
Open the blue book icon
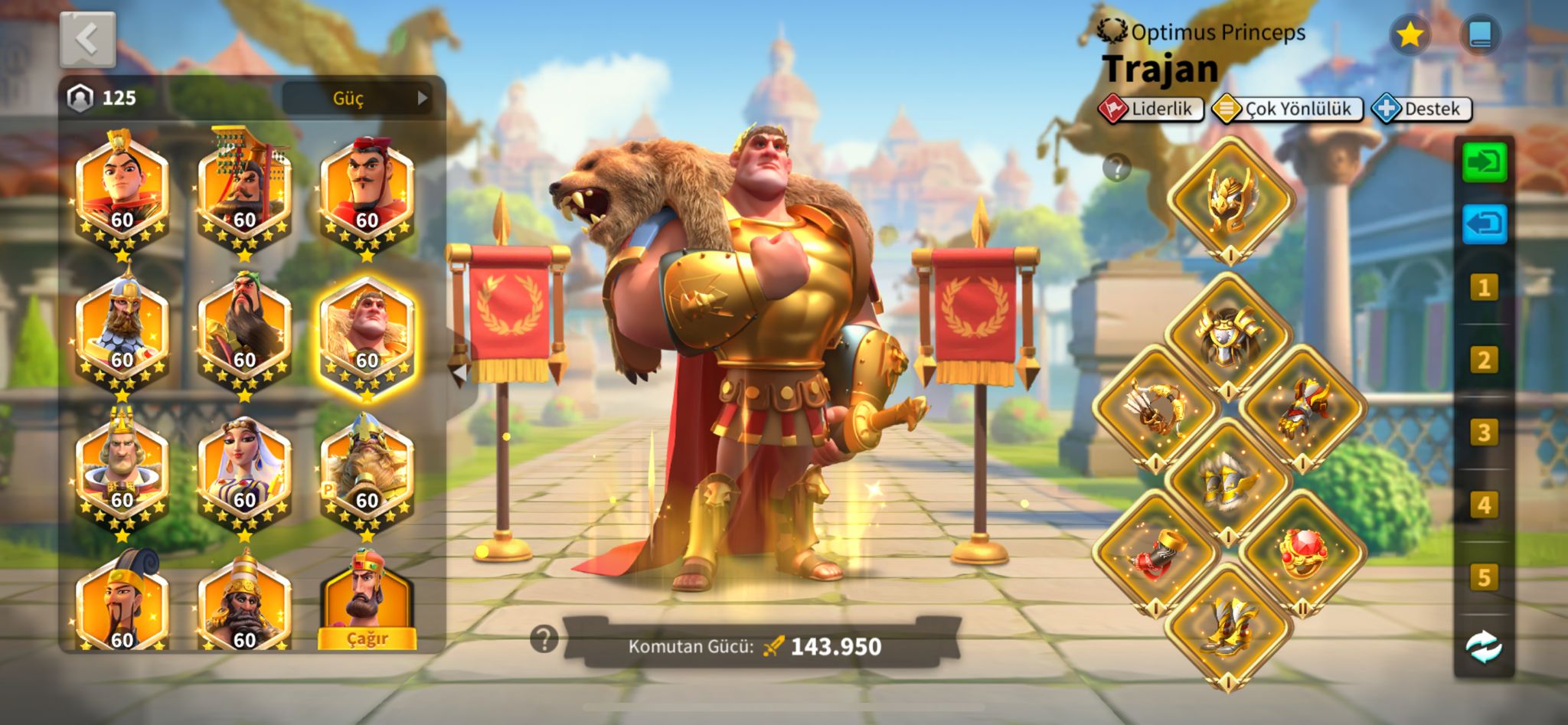coord(1479,35)
